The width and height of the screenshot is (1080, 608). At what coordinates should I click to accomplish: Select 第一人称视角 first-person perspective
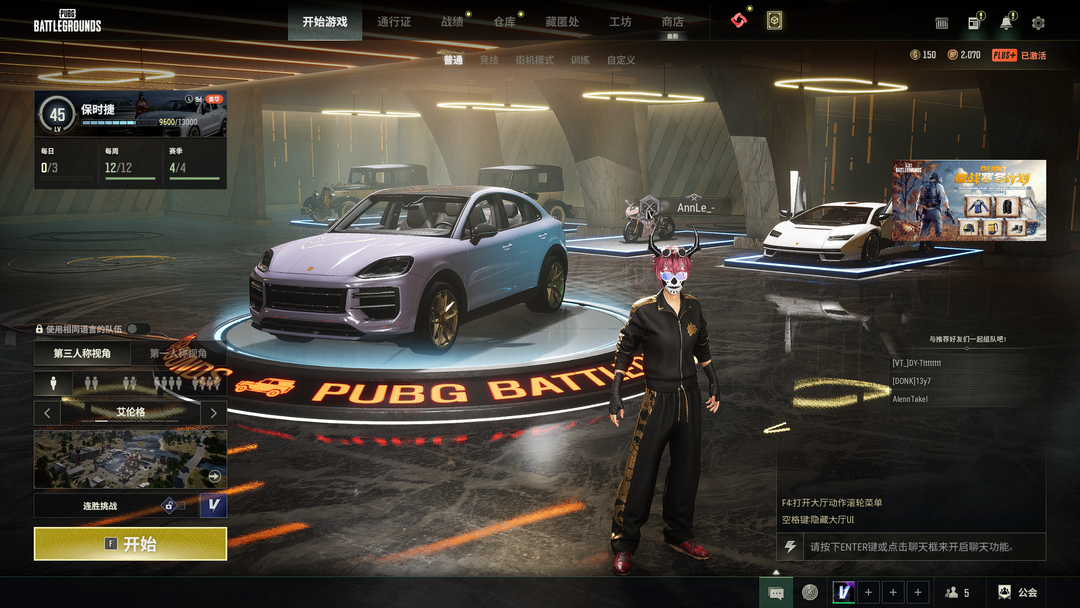(x=178, y=353)
